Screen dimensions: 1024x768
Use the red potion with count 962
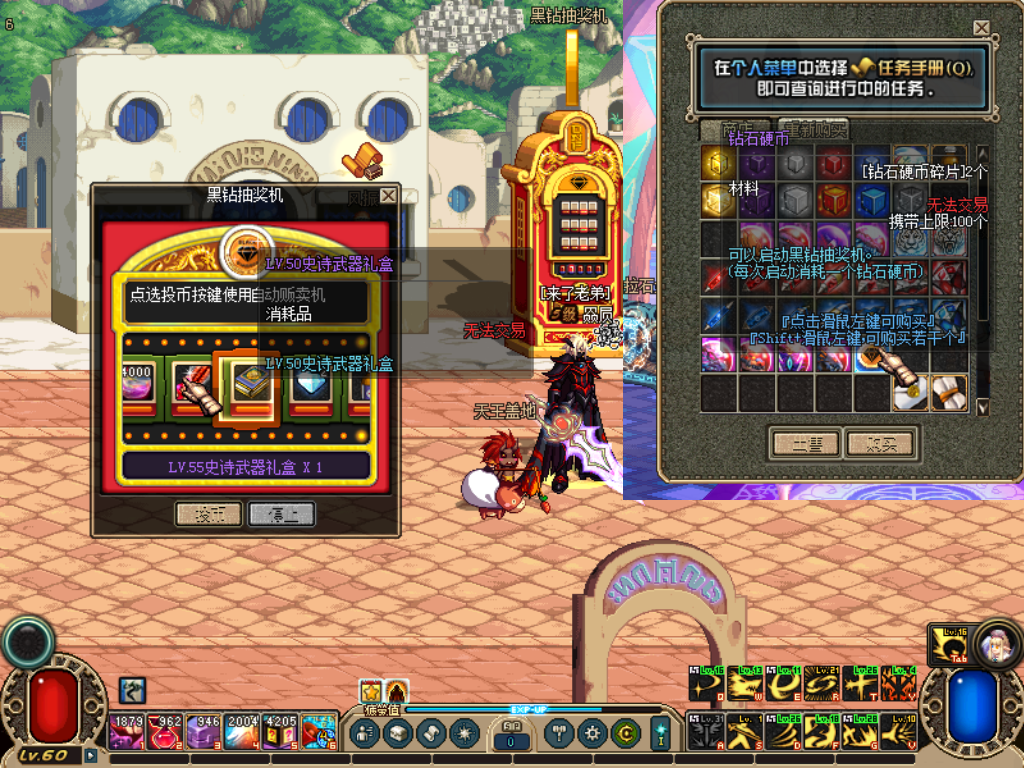click(x=164, y=733)
